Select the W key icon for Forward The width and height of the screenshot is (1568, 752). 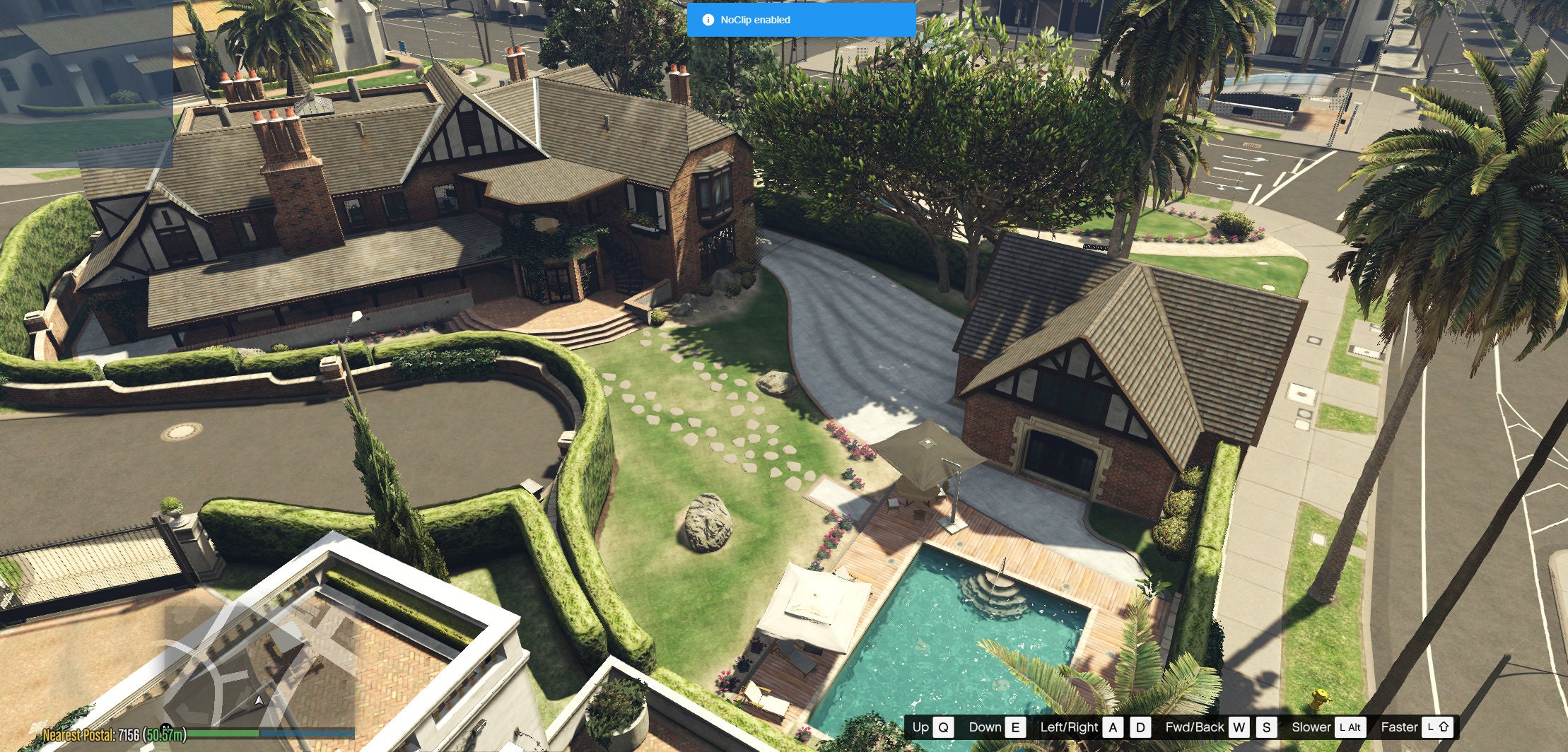point(1238,727)
